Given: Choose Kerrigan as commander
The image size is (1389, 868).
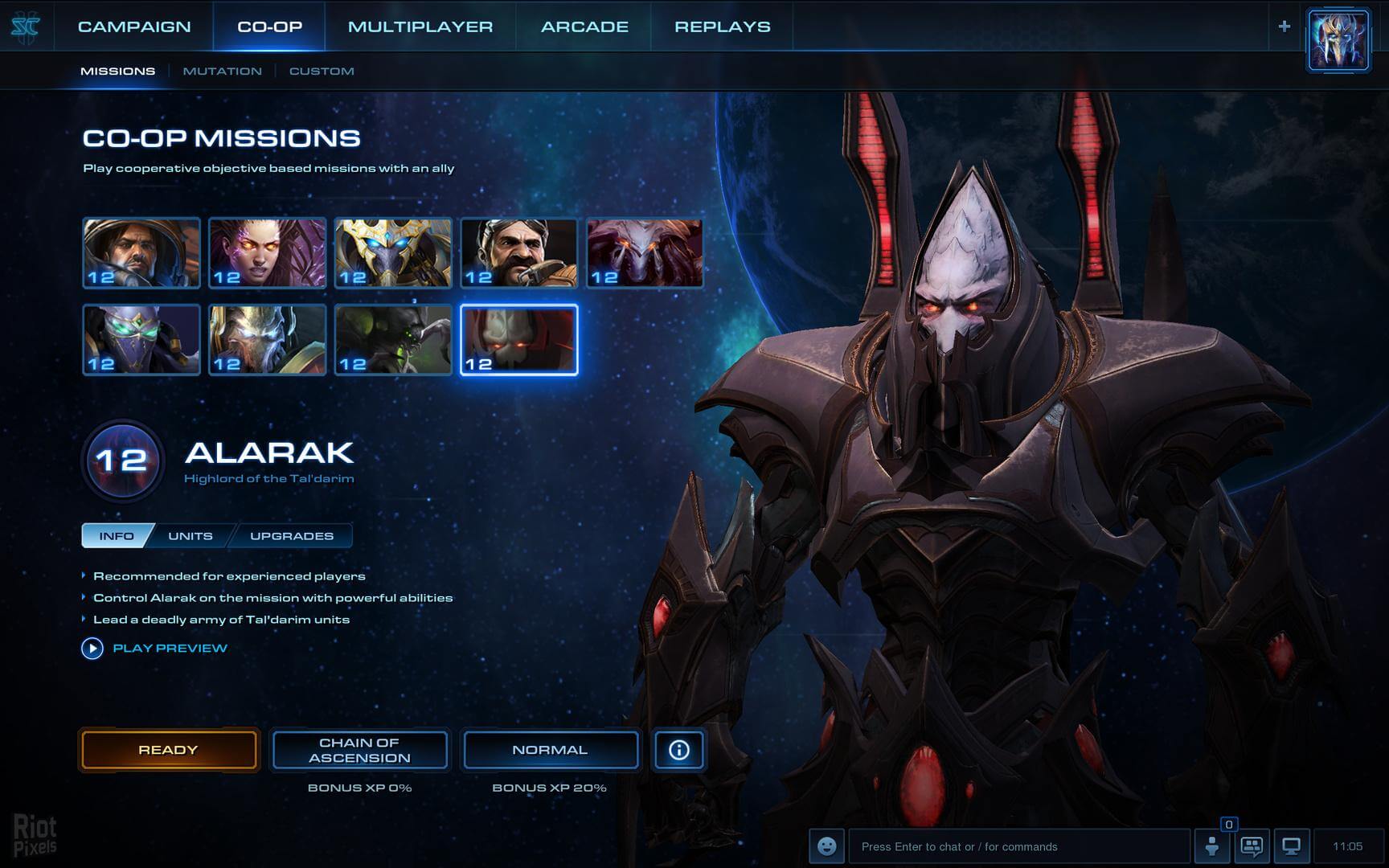Looking at the screenshot, I should point(268,252).
